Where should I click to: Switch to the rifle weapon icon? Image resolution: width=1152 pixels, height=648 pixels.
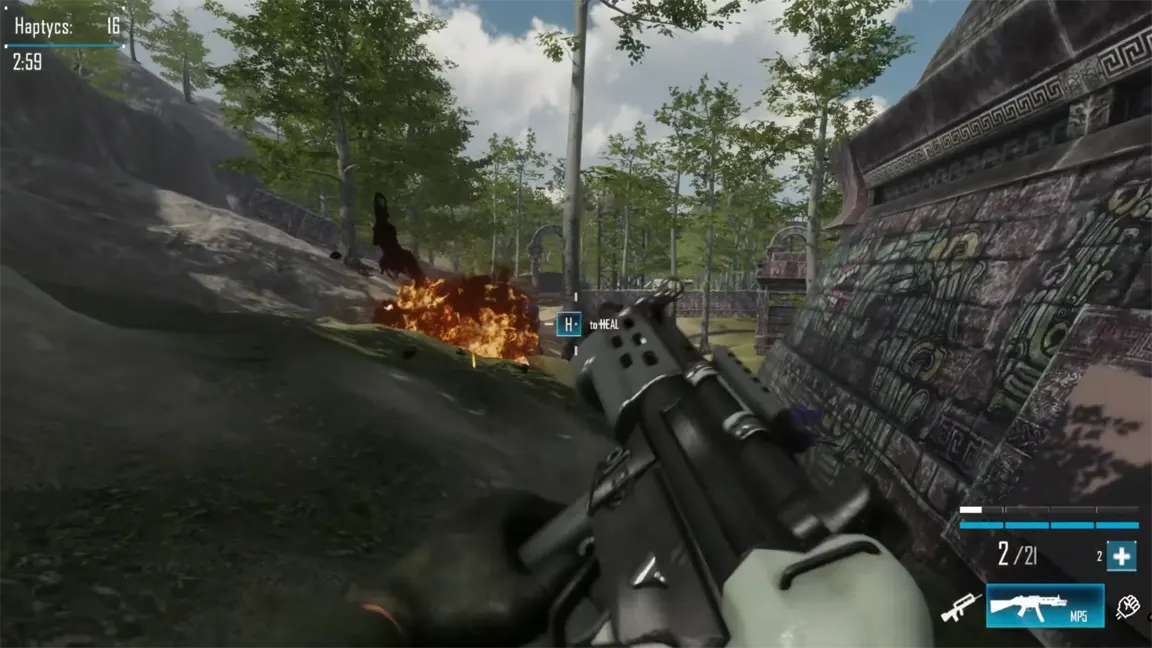[961, 606]
